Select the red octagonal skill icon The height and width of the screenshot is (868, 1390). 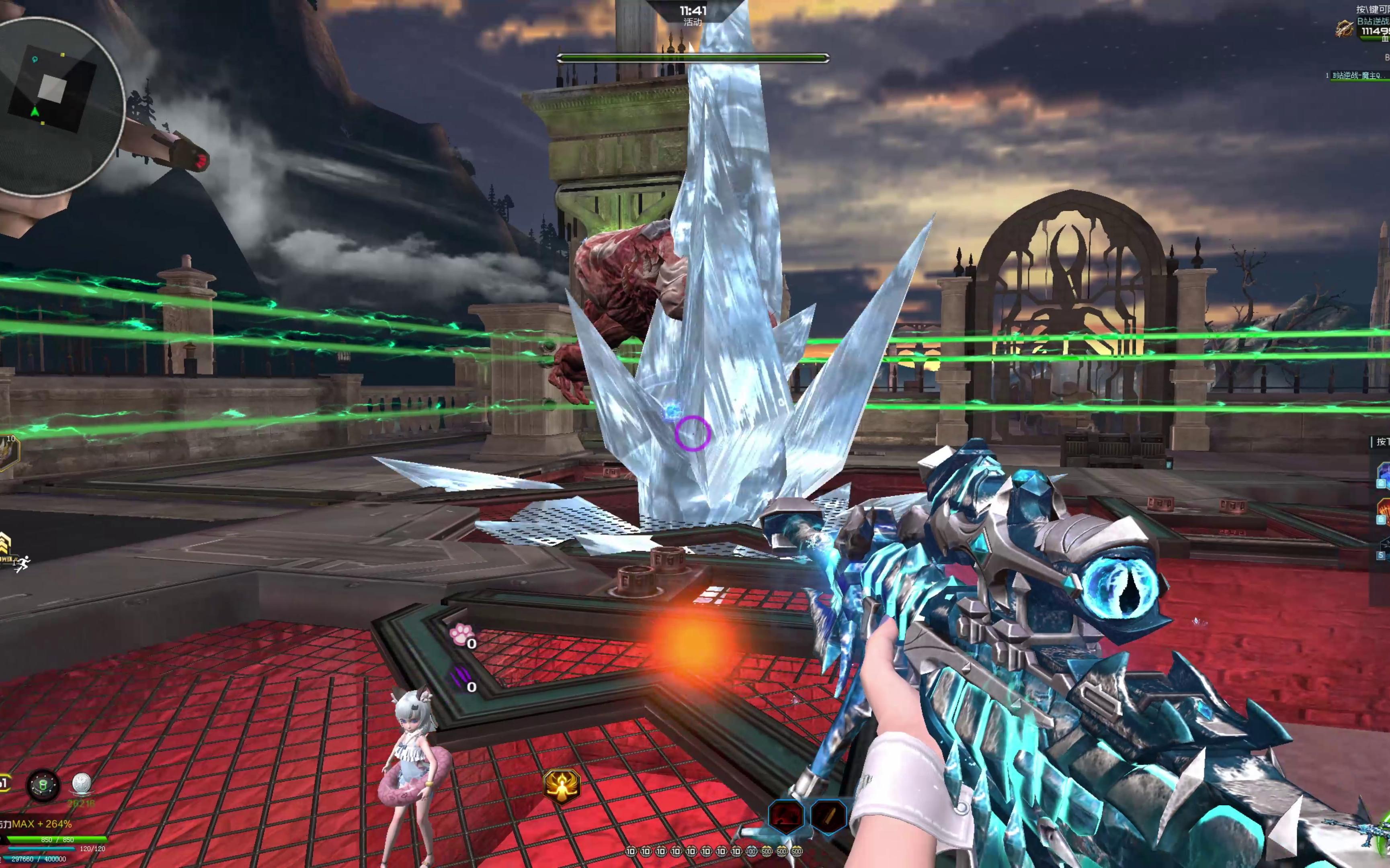[785, 816]
